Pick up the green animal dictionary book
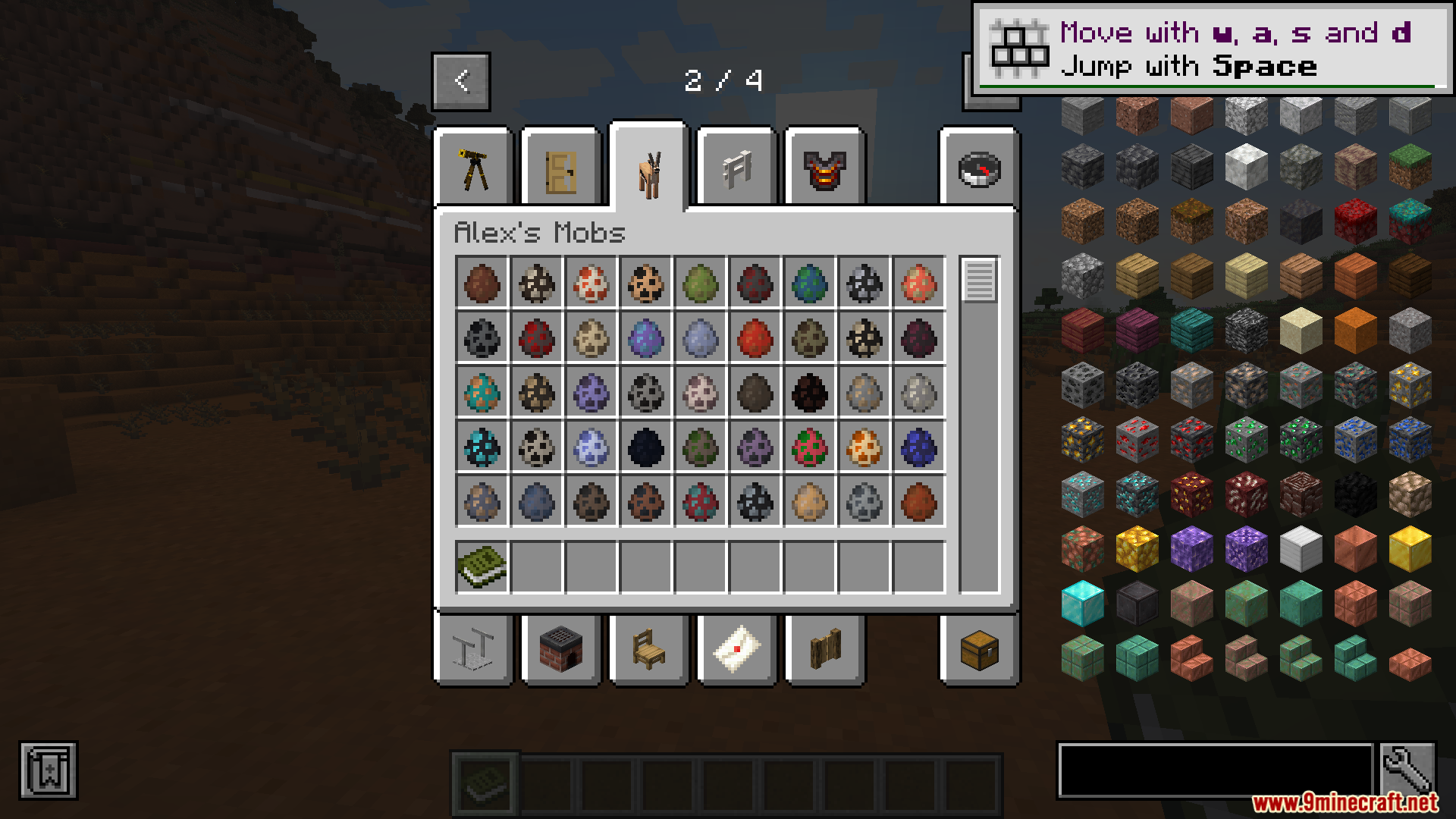The height and width of the screenshot is (819, 1456). (x=482, y=566)
